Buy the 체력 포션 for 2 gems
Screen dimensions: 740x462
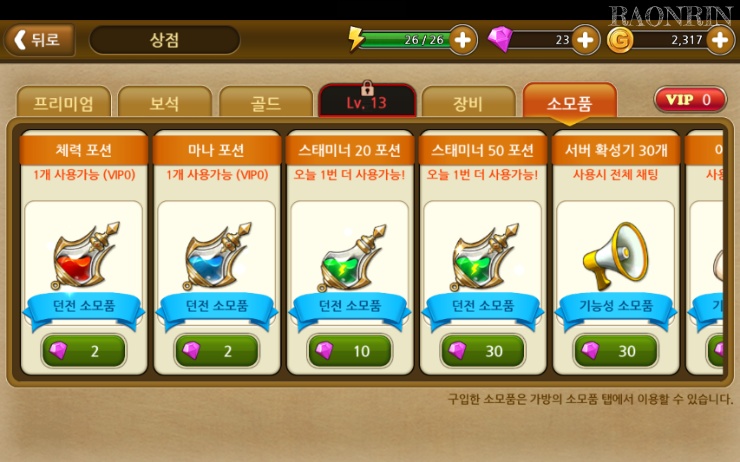coord(84,350)
